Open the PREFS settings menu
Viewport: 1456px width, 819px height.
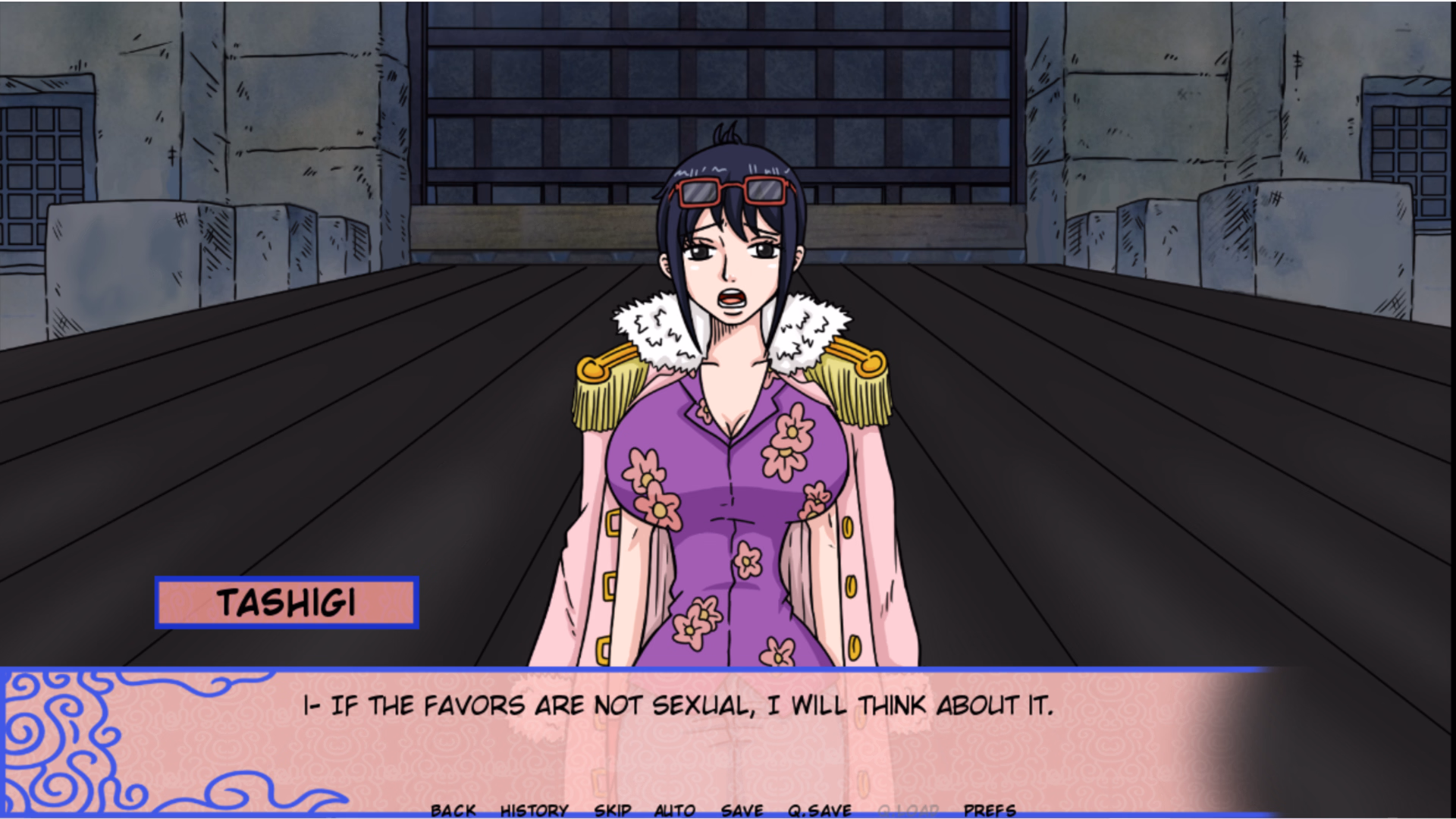pyautogui.click(x=990, y=809)
